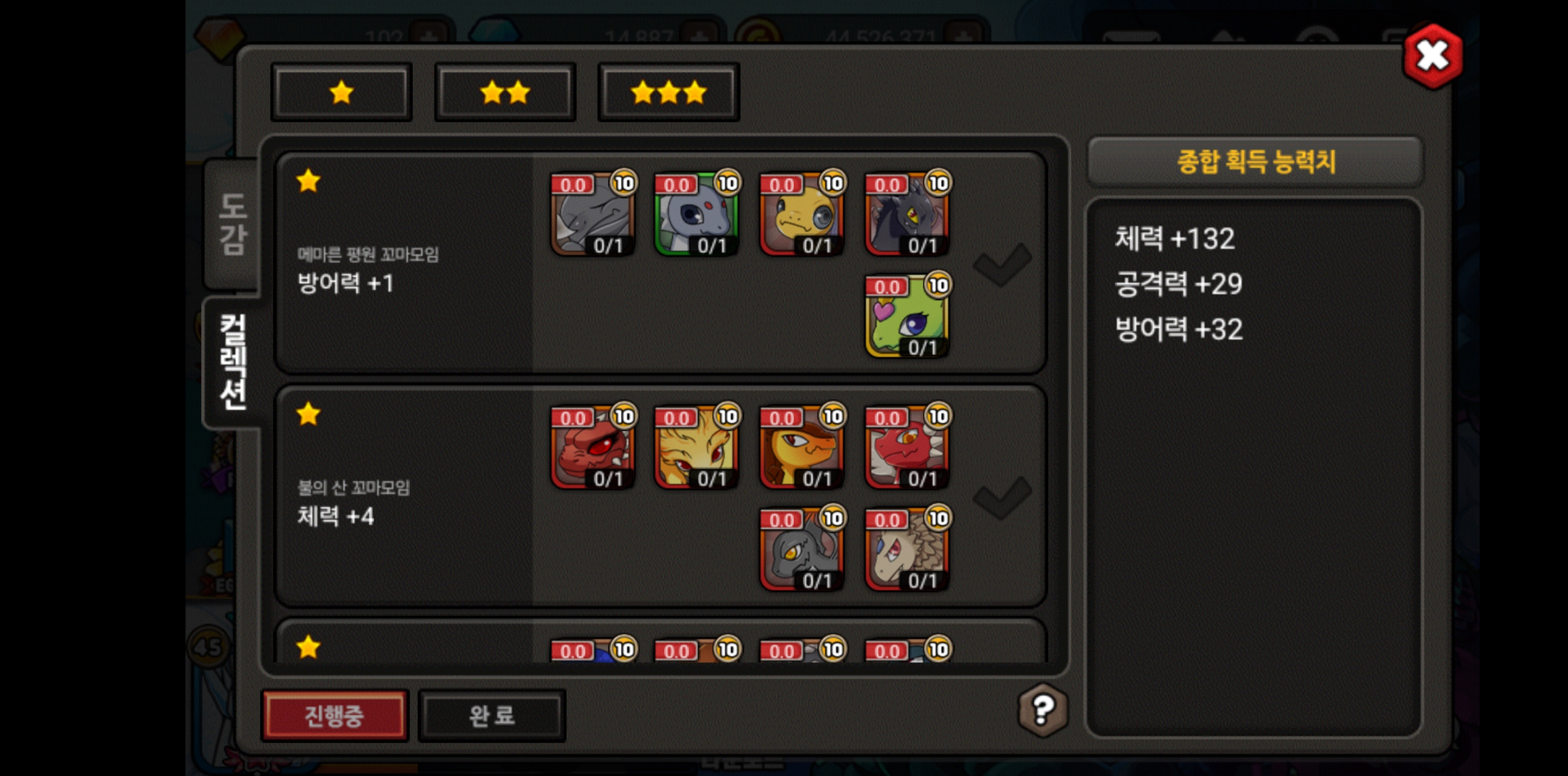Select the green dragon with heart
The image size is (1568, 776).
907,316
